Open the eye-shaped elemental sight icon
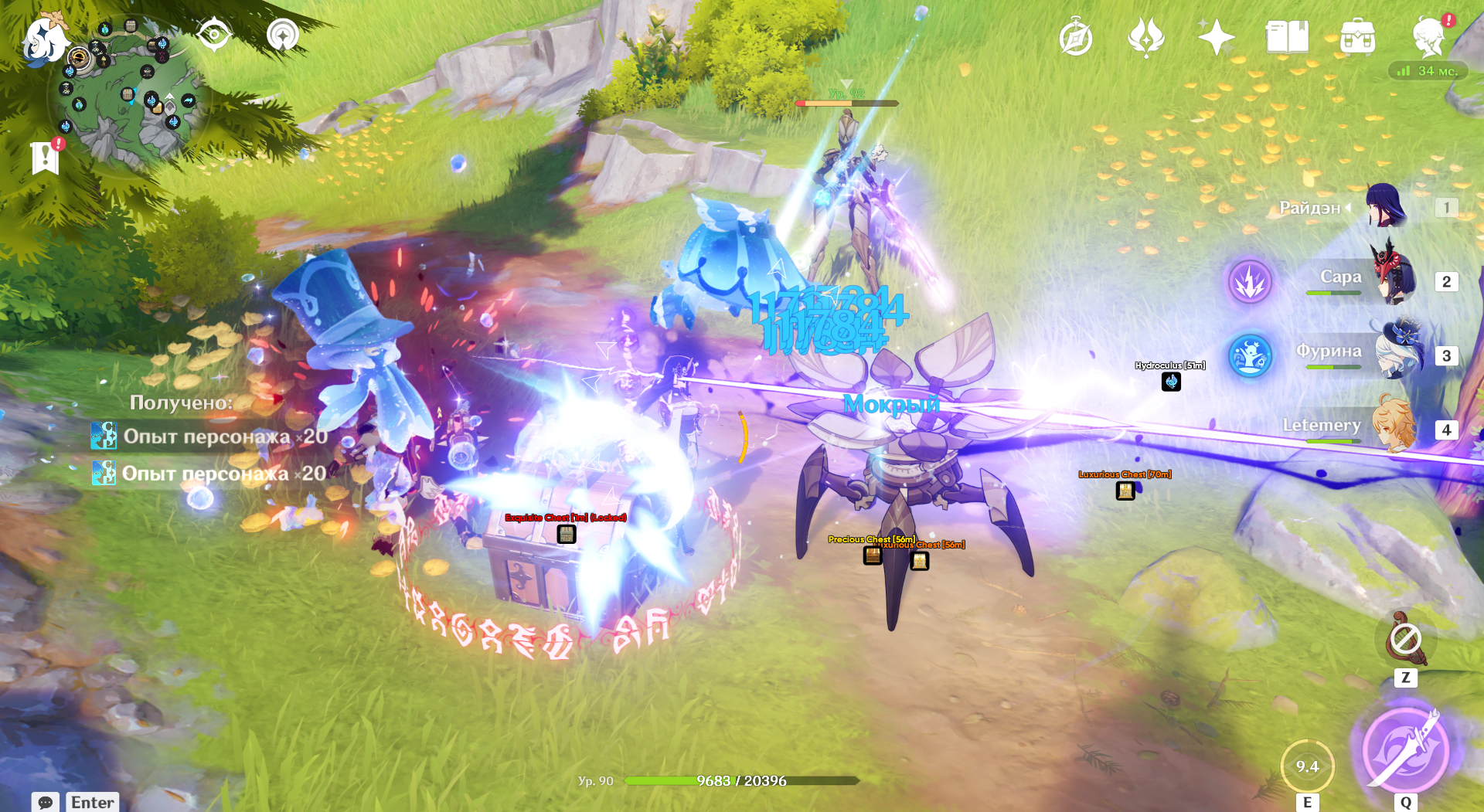The width and height of the screenshot is (1484, 812). 214,36
